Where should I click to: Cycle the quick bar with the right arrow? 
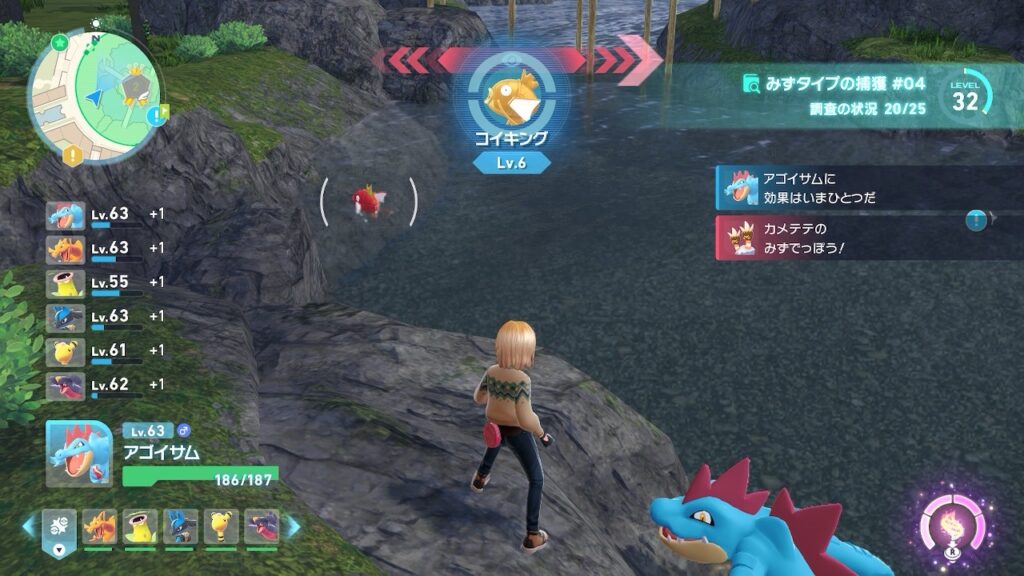point(293,527)
